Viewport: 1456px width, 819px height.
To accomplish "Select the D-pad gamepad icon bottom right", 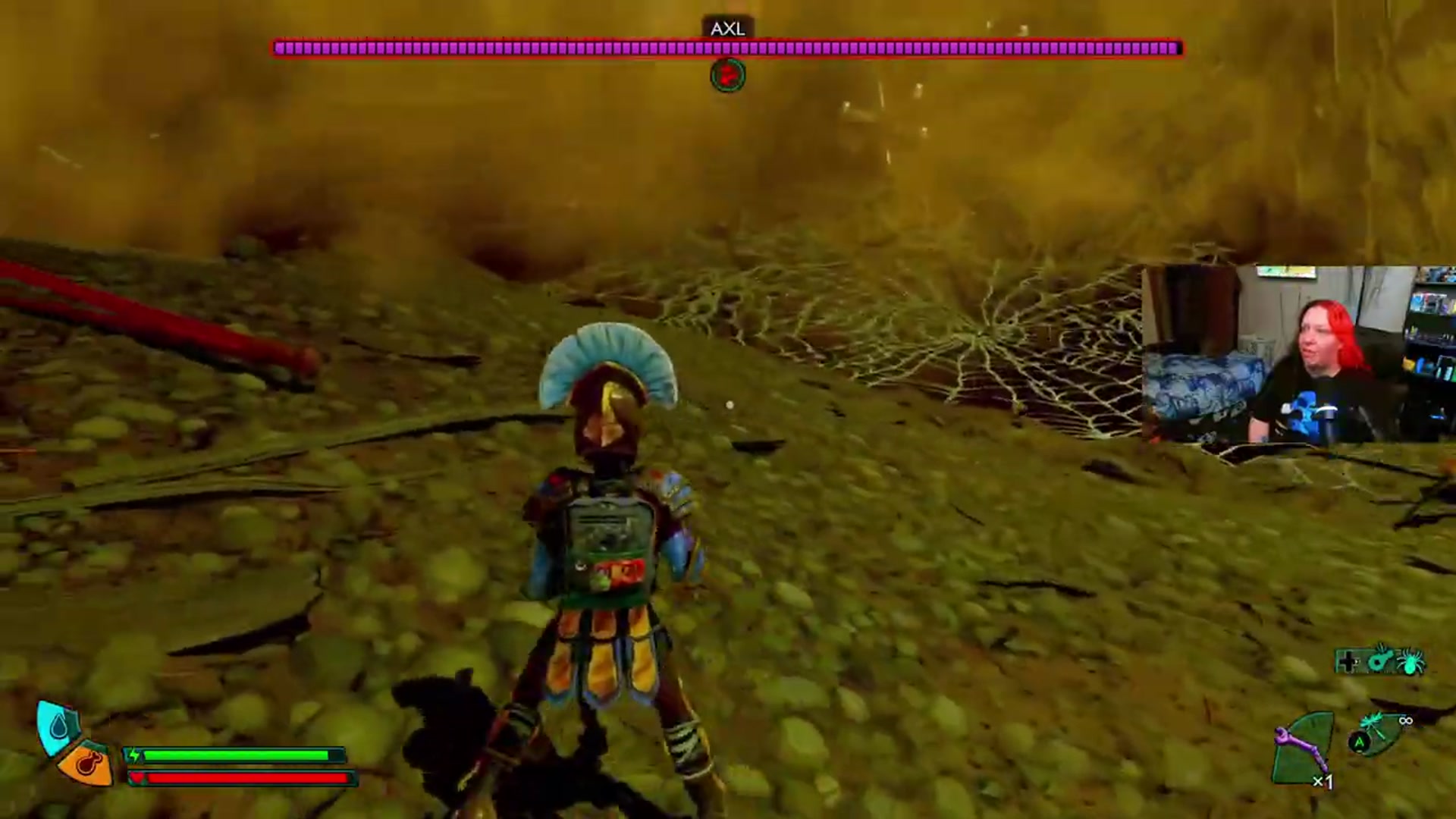I will tap(1347, 661).
